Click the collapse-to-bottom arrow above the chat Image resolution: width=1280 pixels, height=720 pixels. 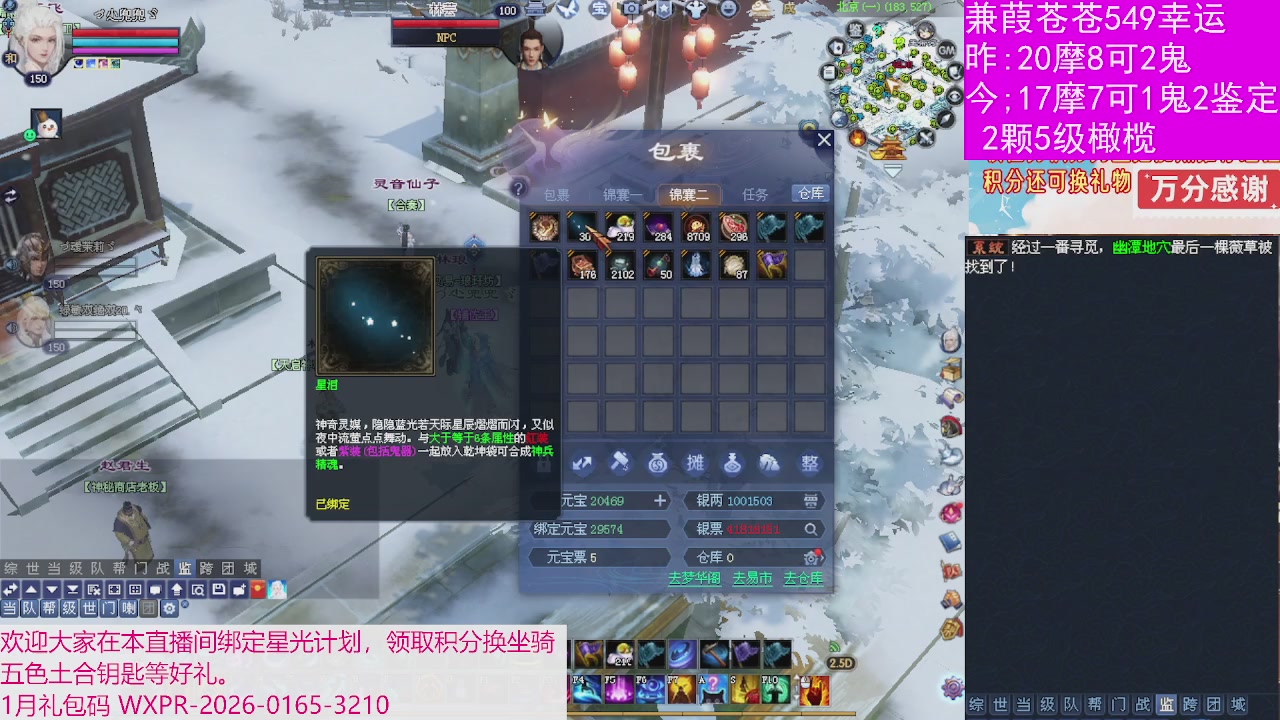click(73, 590)
